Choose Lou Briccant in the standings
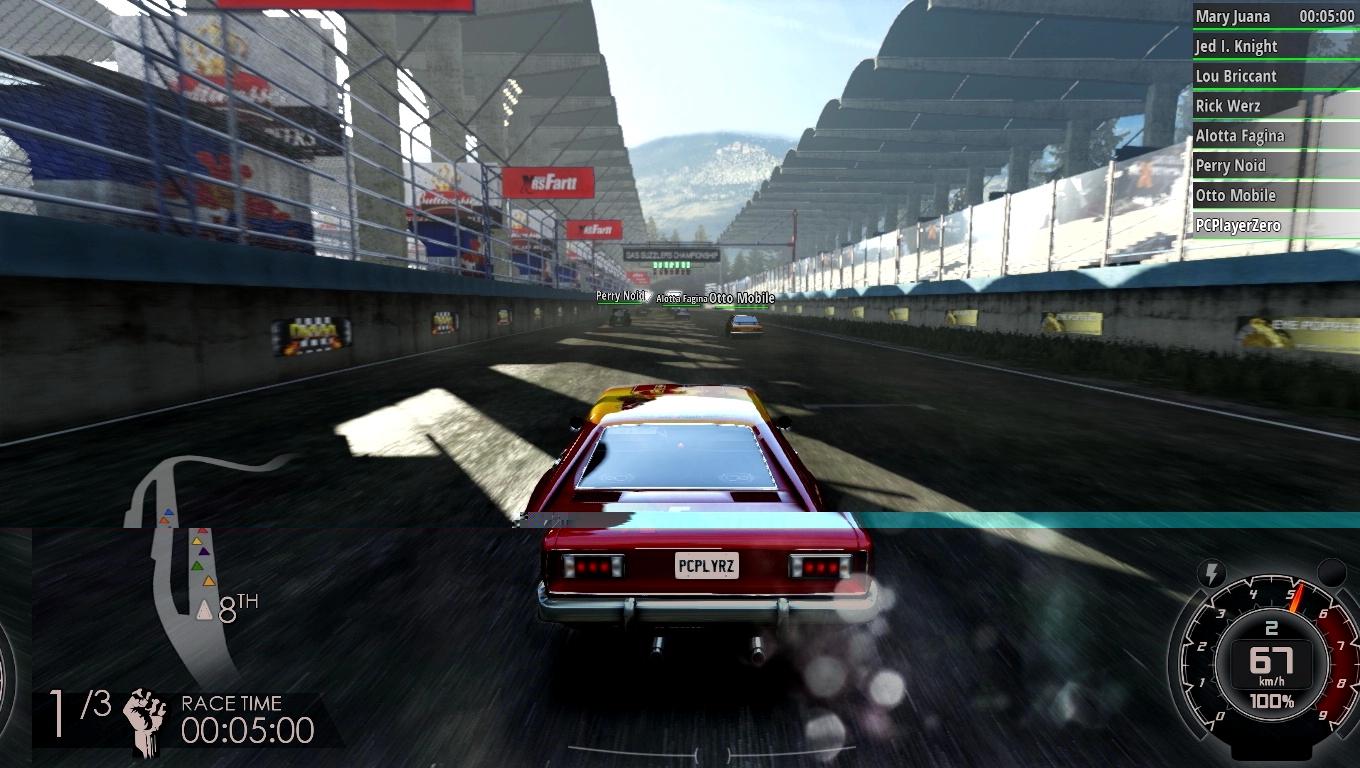This screenshot has height=768, width=1360. [1274, 76]
